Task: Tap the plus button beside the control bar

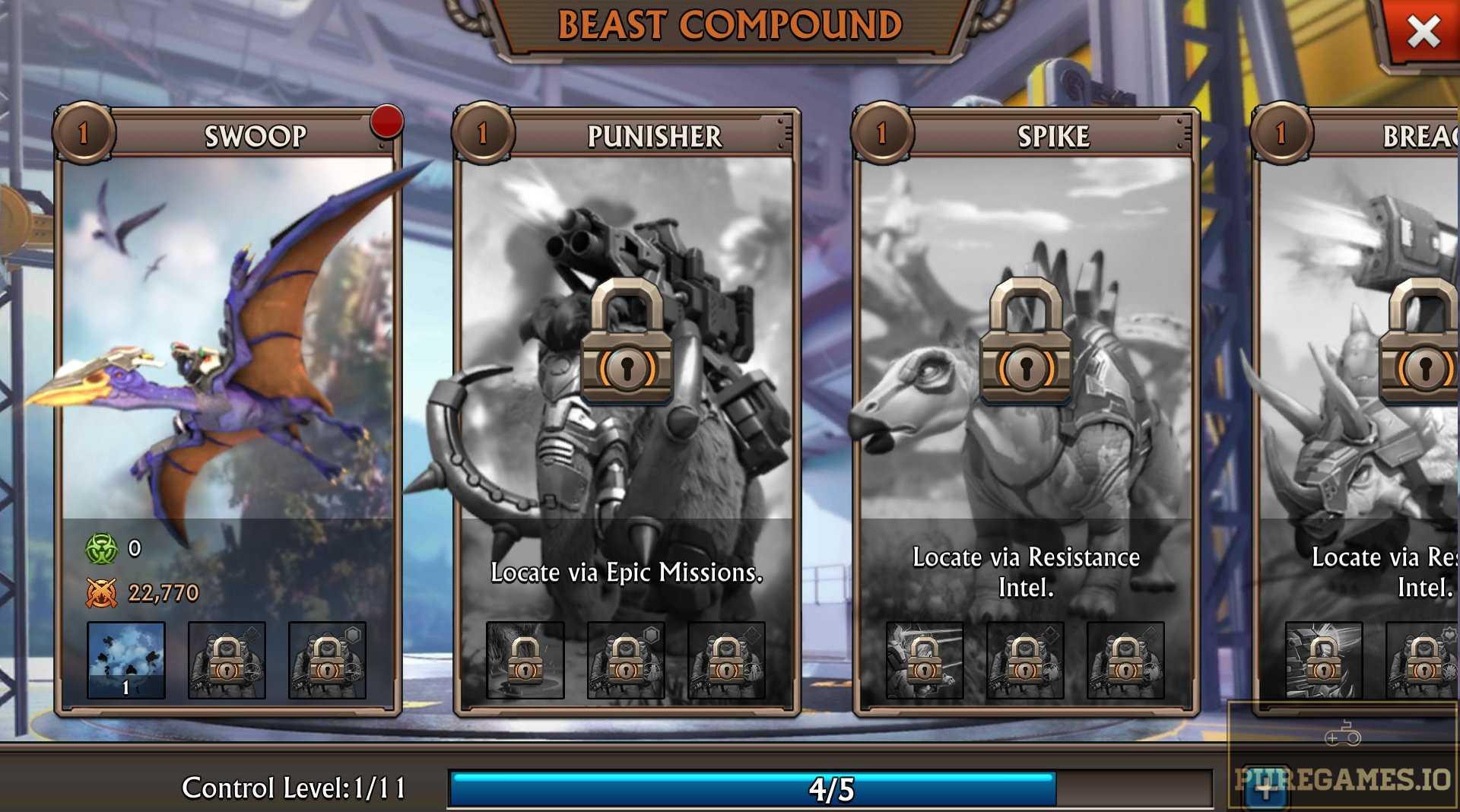Action: click(x=1265, y=791)
